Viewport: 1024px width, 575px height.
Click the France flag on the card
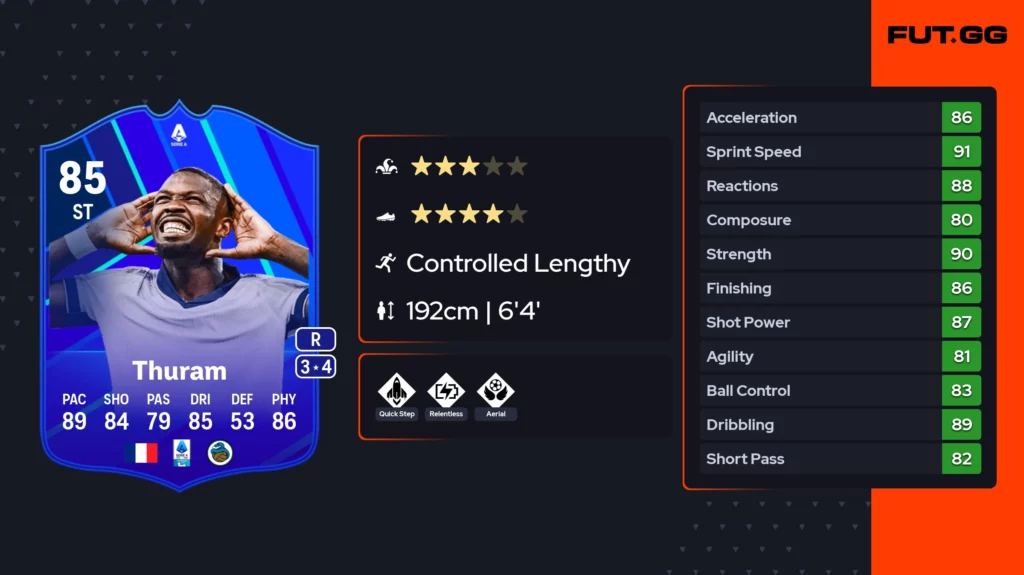(141, 453)
